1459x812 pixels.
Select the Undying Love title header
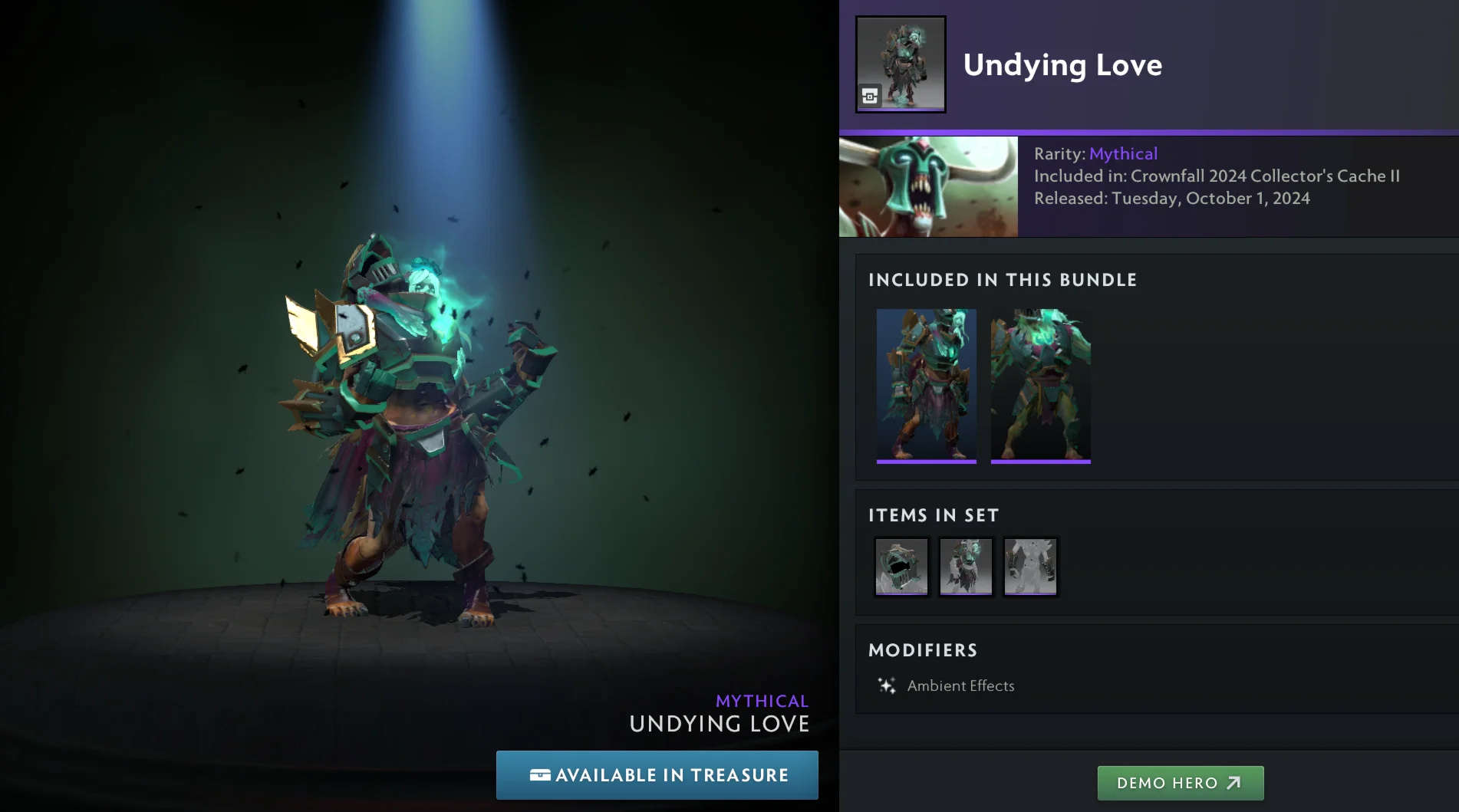coord(1062,65)
